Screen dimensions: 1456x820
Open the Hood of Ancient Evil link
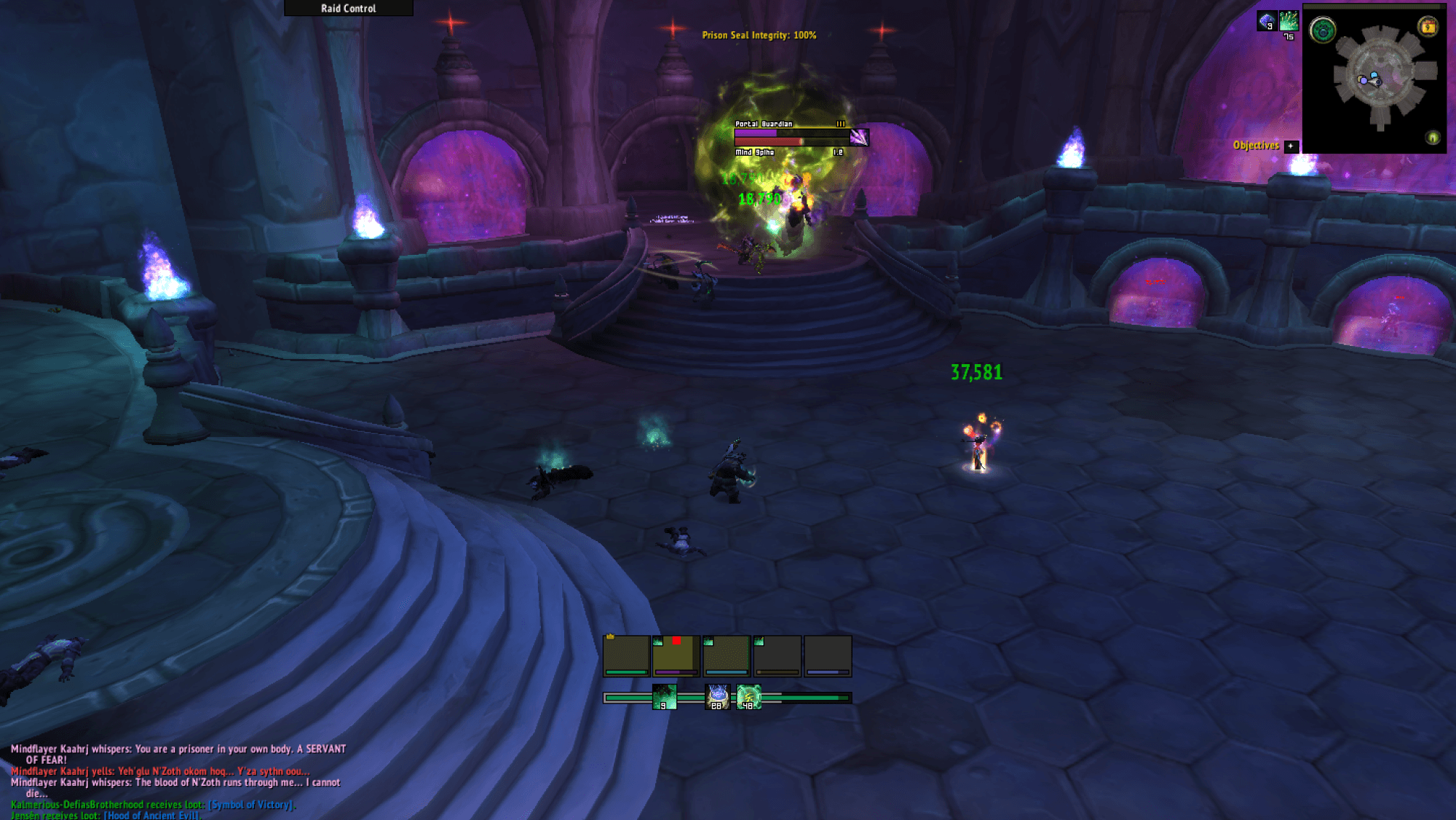tap(151, 816)
